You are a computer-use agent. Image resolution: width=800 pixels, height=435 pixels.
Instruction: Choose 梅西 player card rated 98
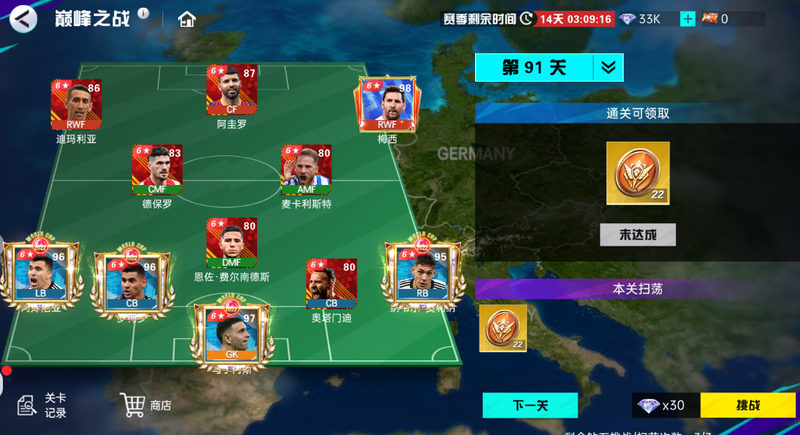387,106
